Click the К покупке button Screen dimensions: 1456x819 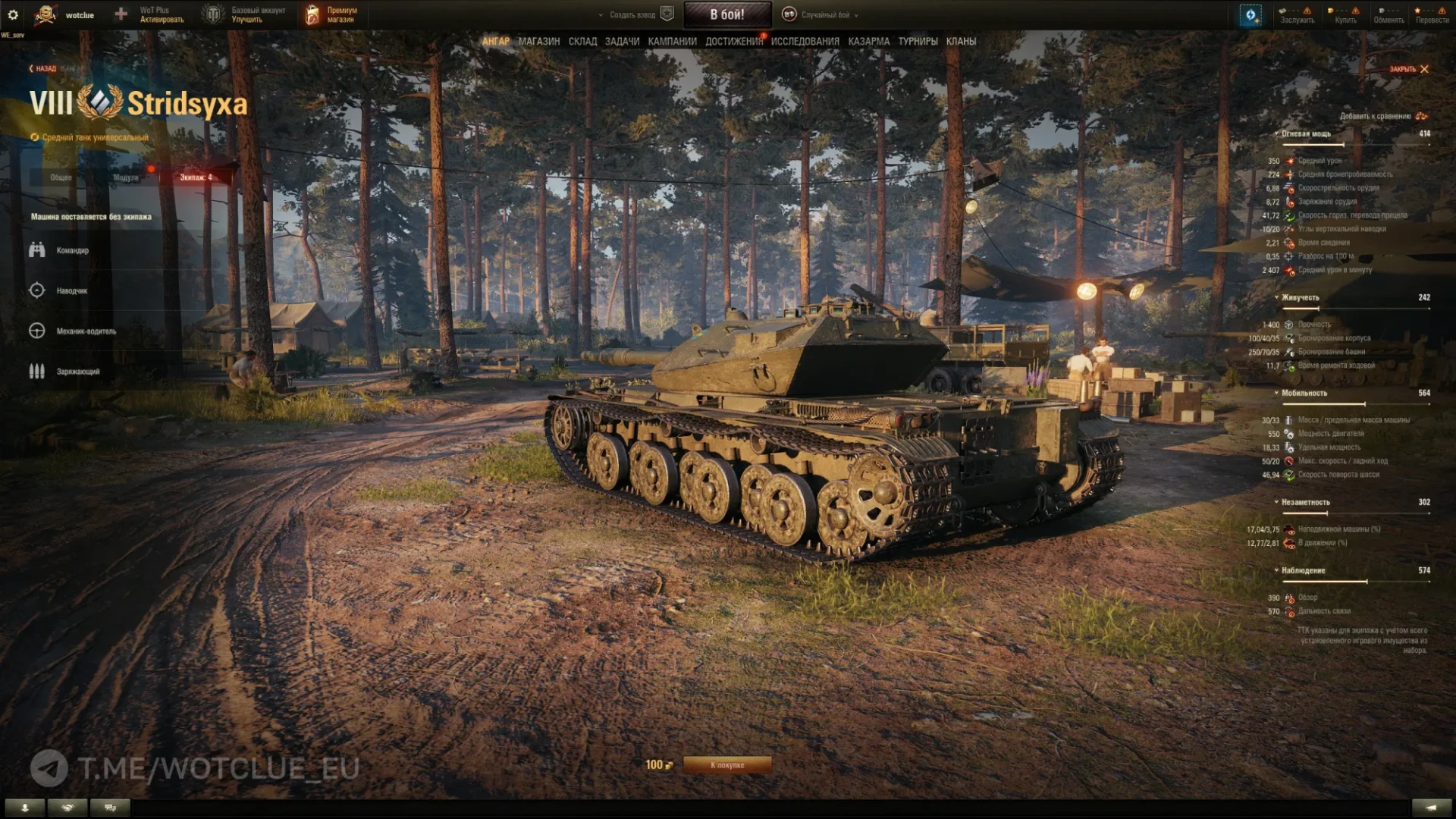coord(726,764)
